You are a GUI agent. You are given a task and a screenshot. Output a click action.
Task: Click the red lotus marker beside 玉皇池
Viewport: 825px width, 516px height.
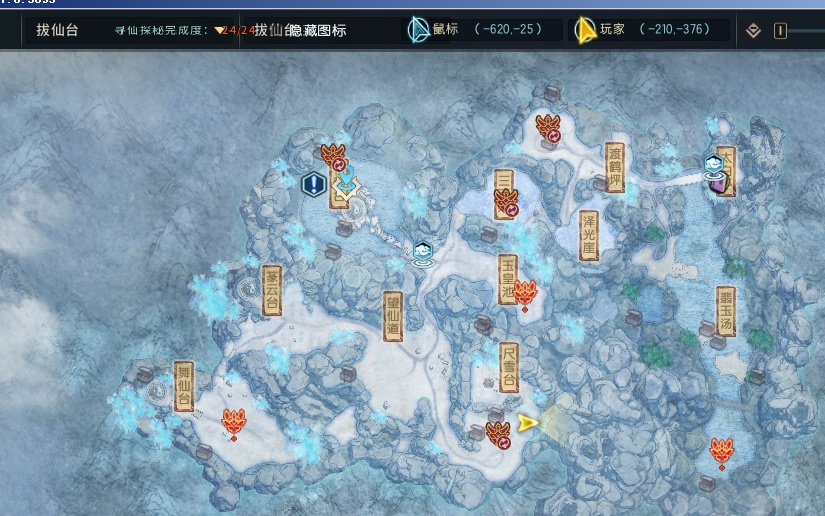526,294
